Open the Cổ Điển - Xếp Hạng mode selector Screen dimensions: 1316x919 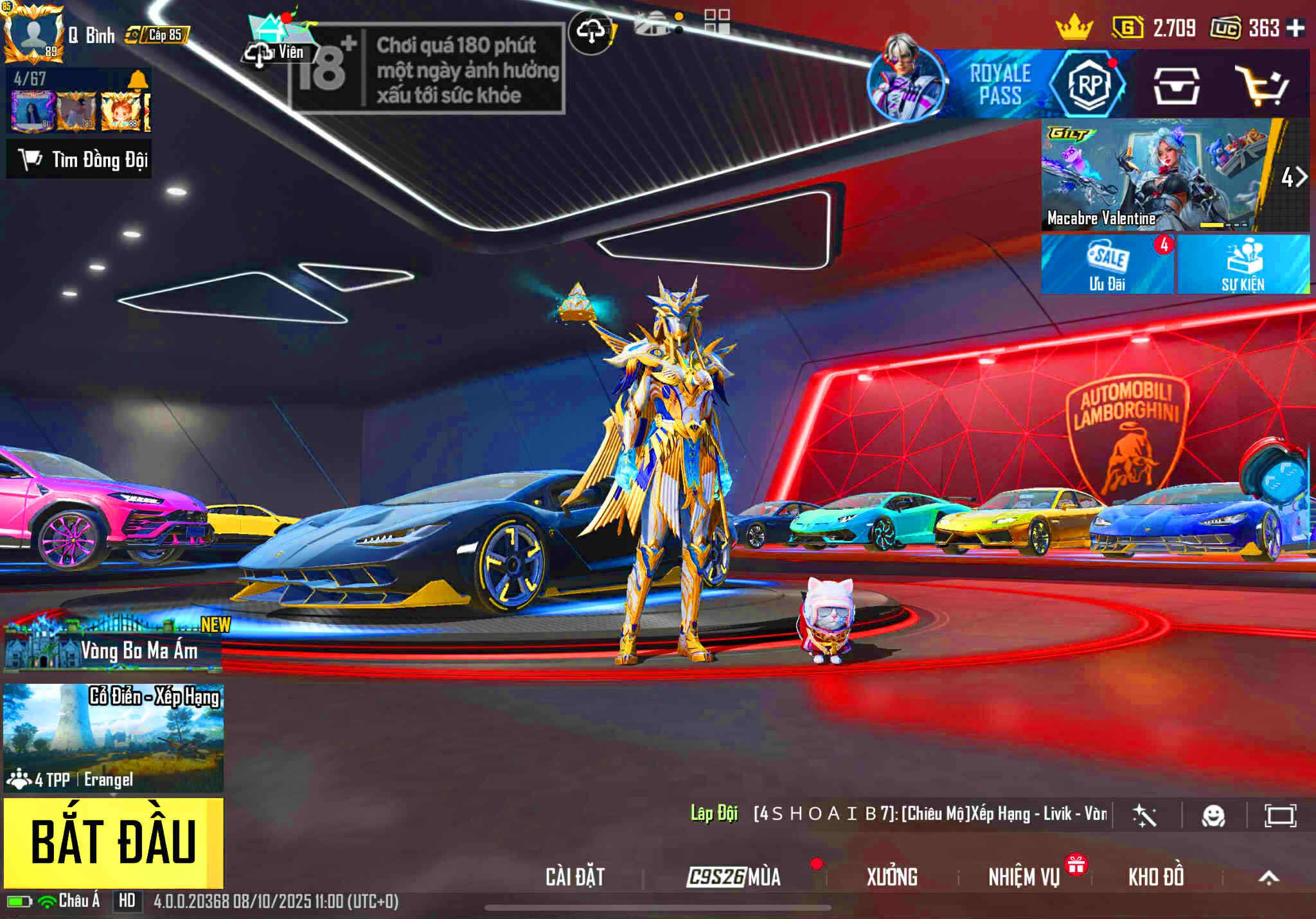point(113,737)
